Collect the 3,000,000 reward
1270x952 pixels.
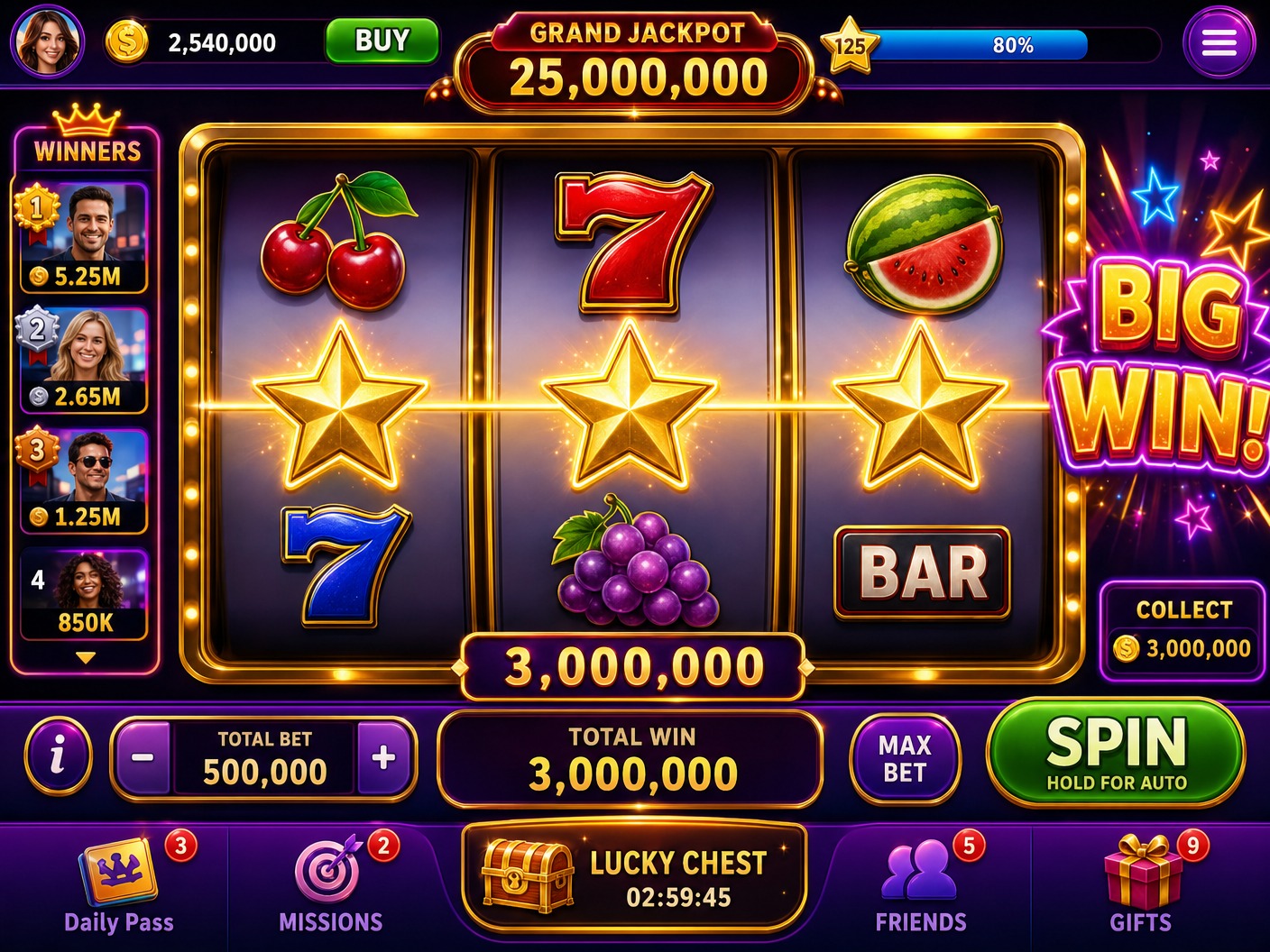(1183, 631)
